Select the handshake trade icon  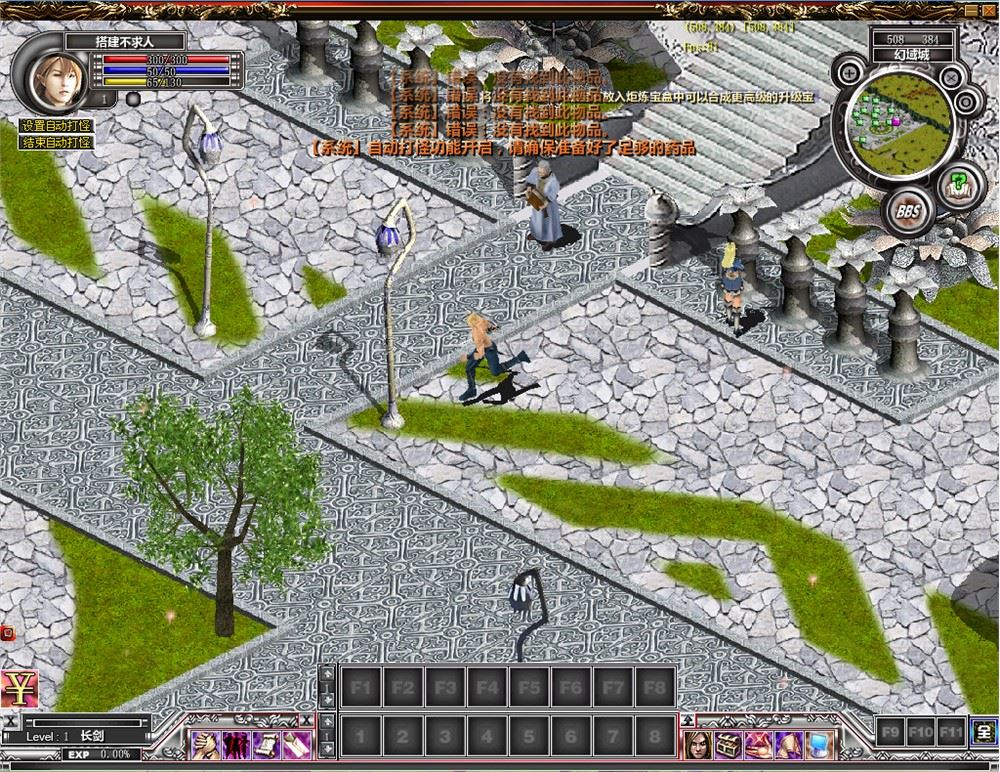(x=206, y=745)
